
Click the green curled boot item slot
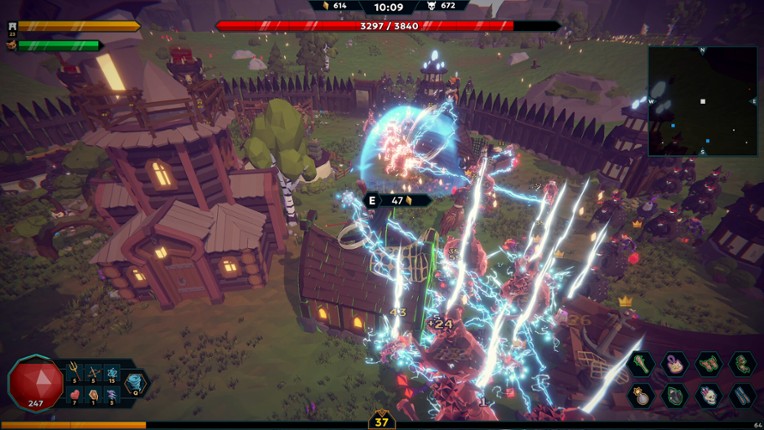(x=743, y=364)
